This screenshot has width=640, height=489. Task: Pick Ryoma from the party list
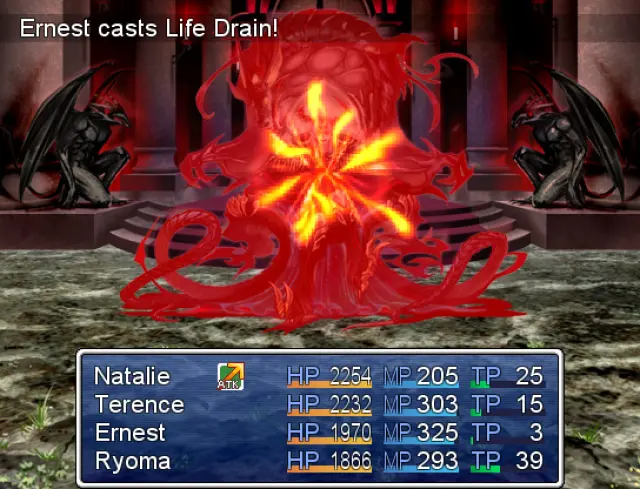tap(132, 461)
